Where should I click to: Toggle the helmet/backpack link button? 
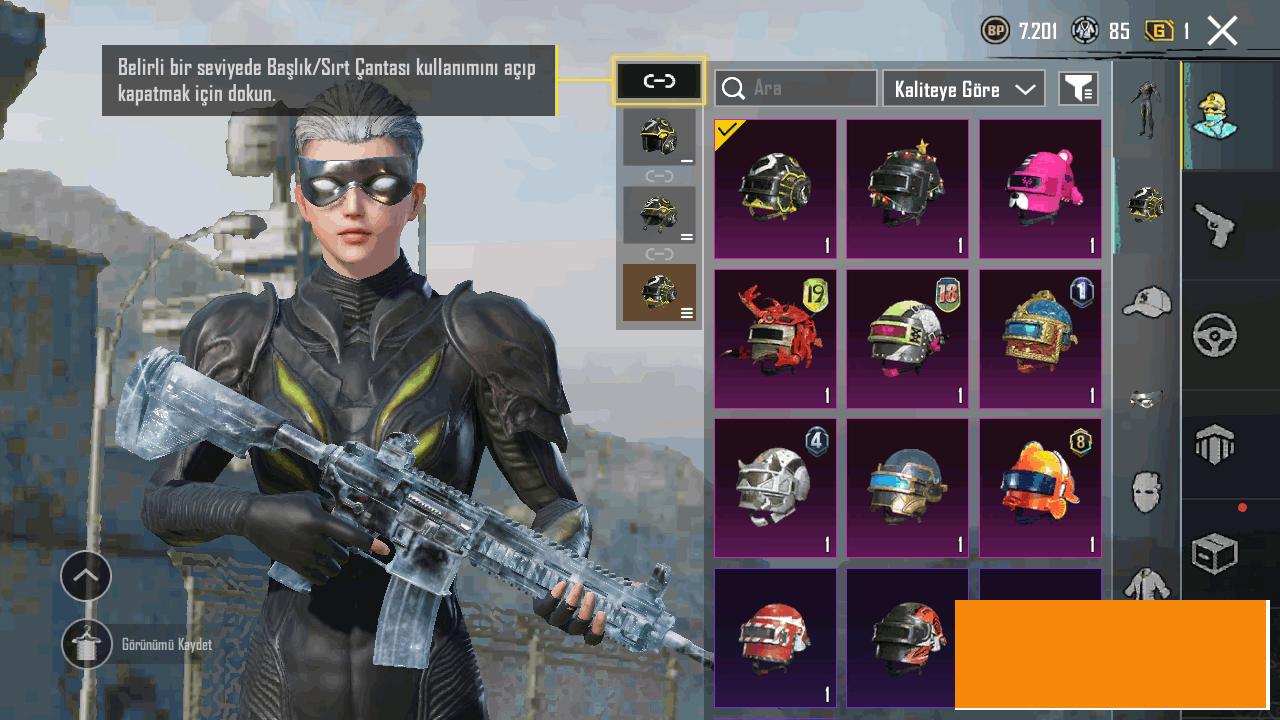[x=659, y=81]
